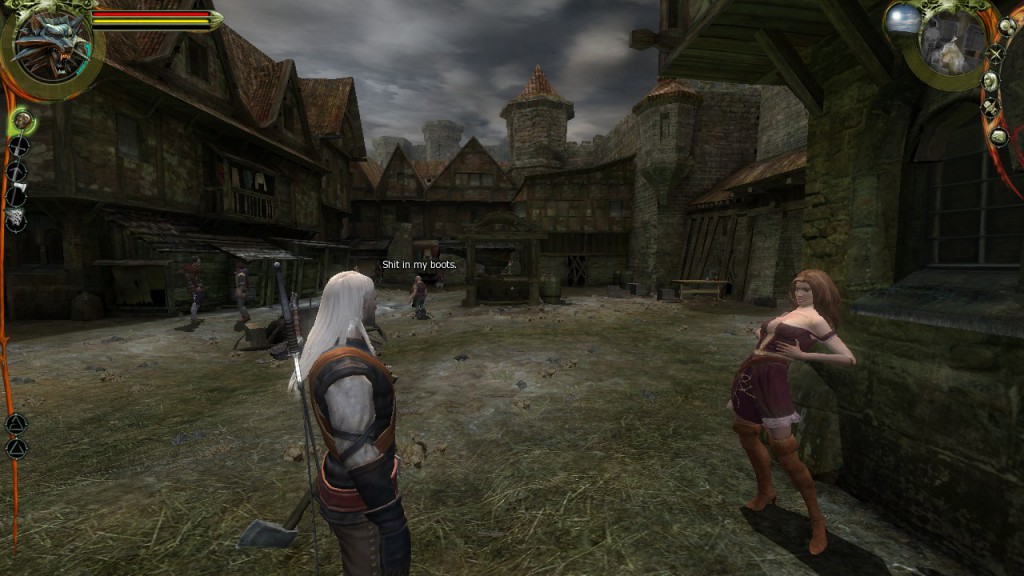Select the triangle sign with inner line
Image resolution: width=1024 pixels, height=576 pixels.
pyautogui.click(x=16, y=423)
